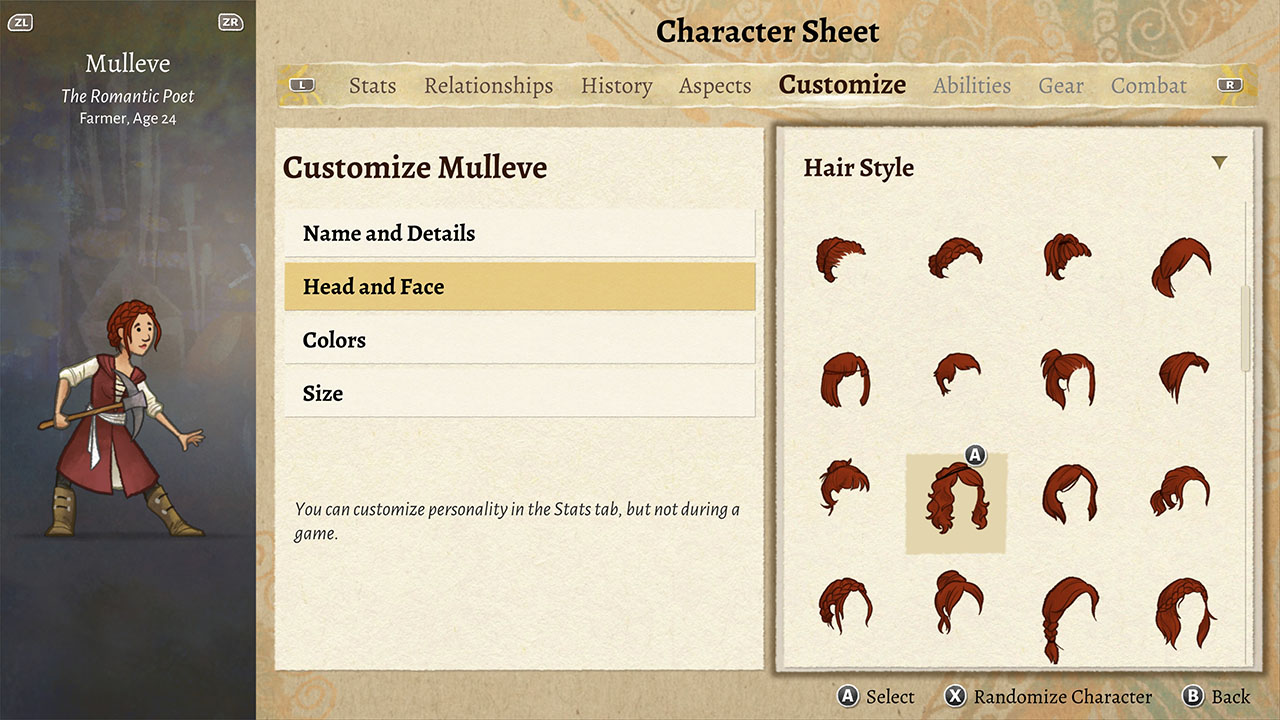Viewport: 1280px width, 720px height.
Task: Click Mulleve's character portrait
Action: [x=127, y=420]
